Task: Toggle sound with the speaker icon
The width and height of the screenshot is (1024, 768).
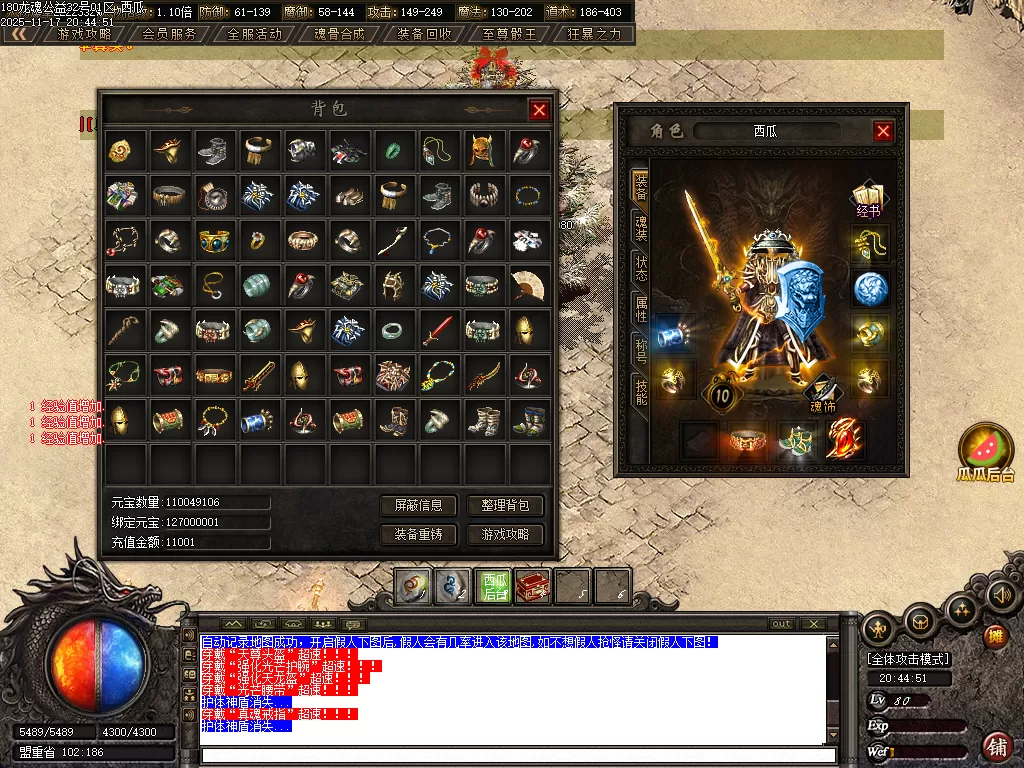Action: [x=1001, y=596]
